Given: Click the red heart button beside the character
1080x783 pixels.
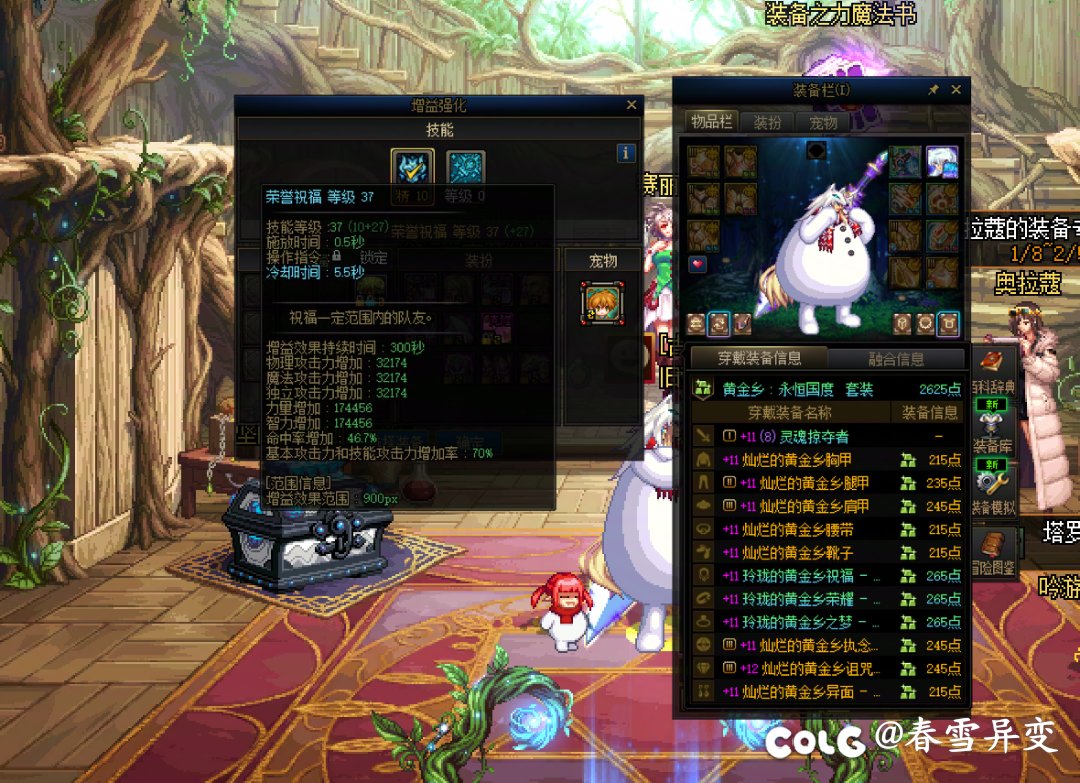Looking at the screenshot, I should (x=698, y=264).
